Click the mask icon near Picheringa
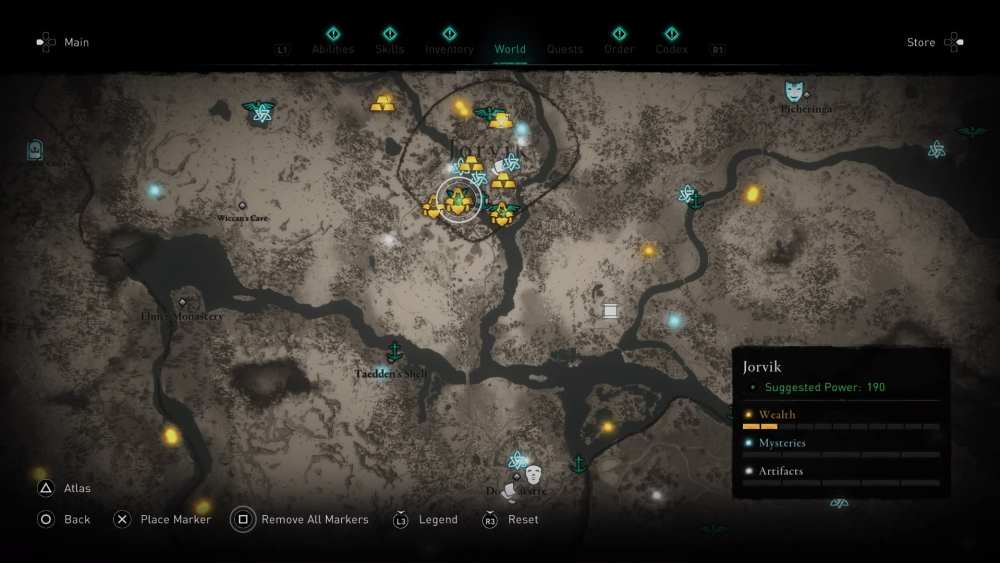The image size is (1000, 563). point(794,92)
